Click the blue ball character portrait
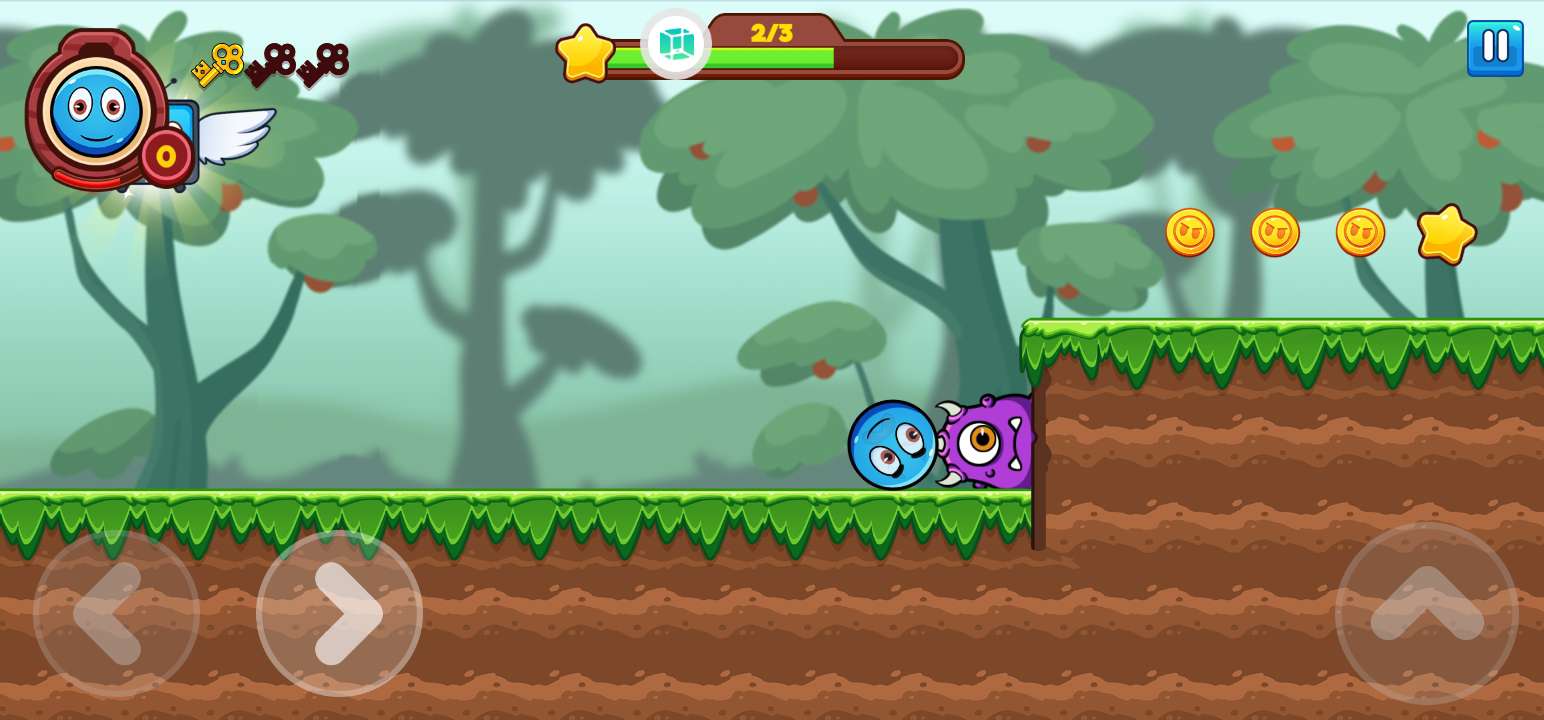The image size is (1544, 720). tap(96, 110)
